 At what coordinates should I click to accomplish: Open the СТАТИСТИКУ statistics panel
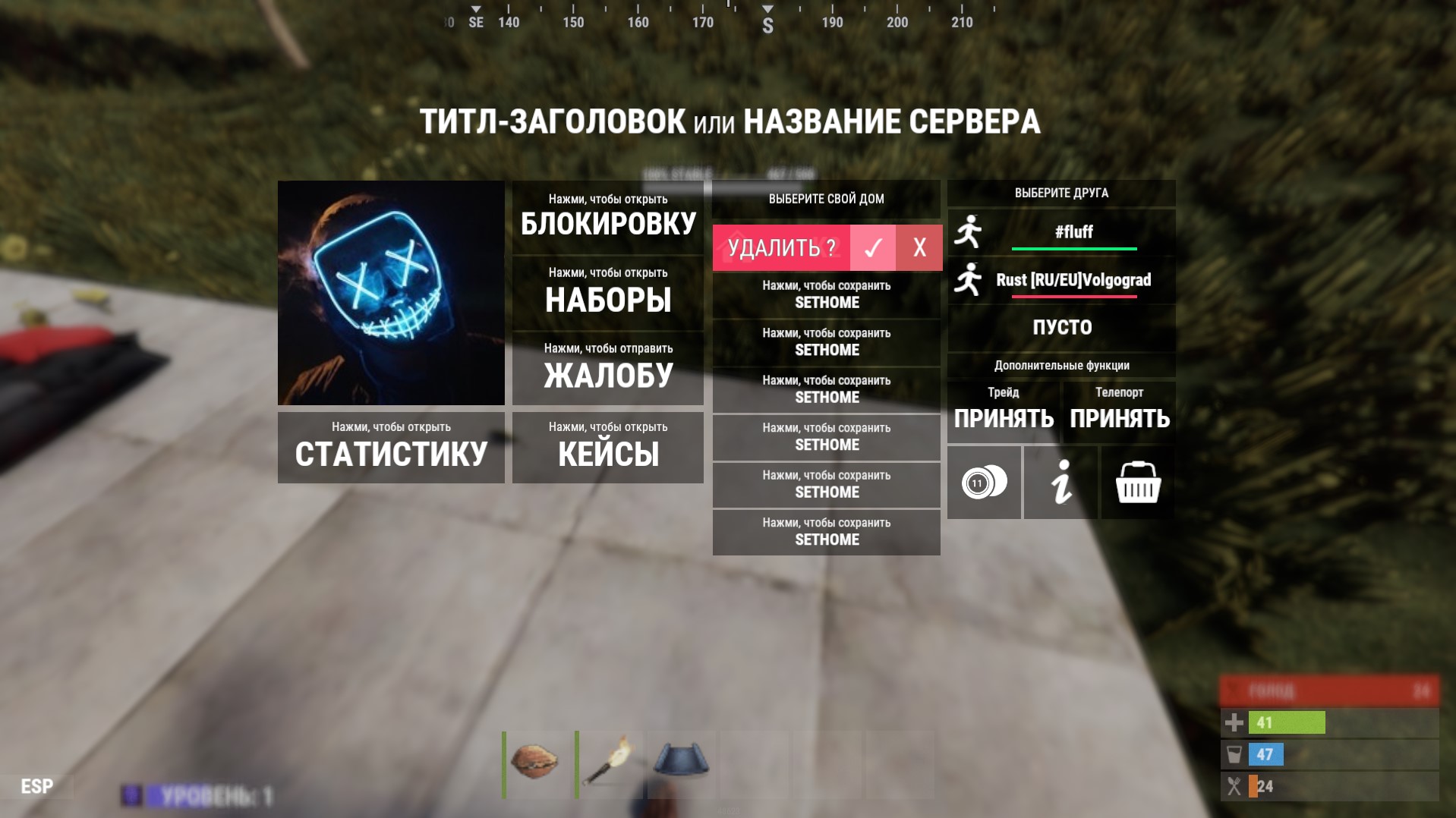[x=391, y=447]
